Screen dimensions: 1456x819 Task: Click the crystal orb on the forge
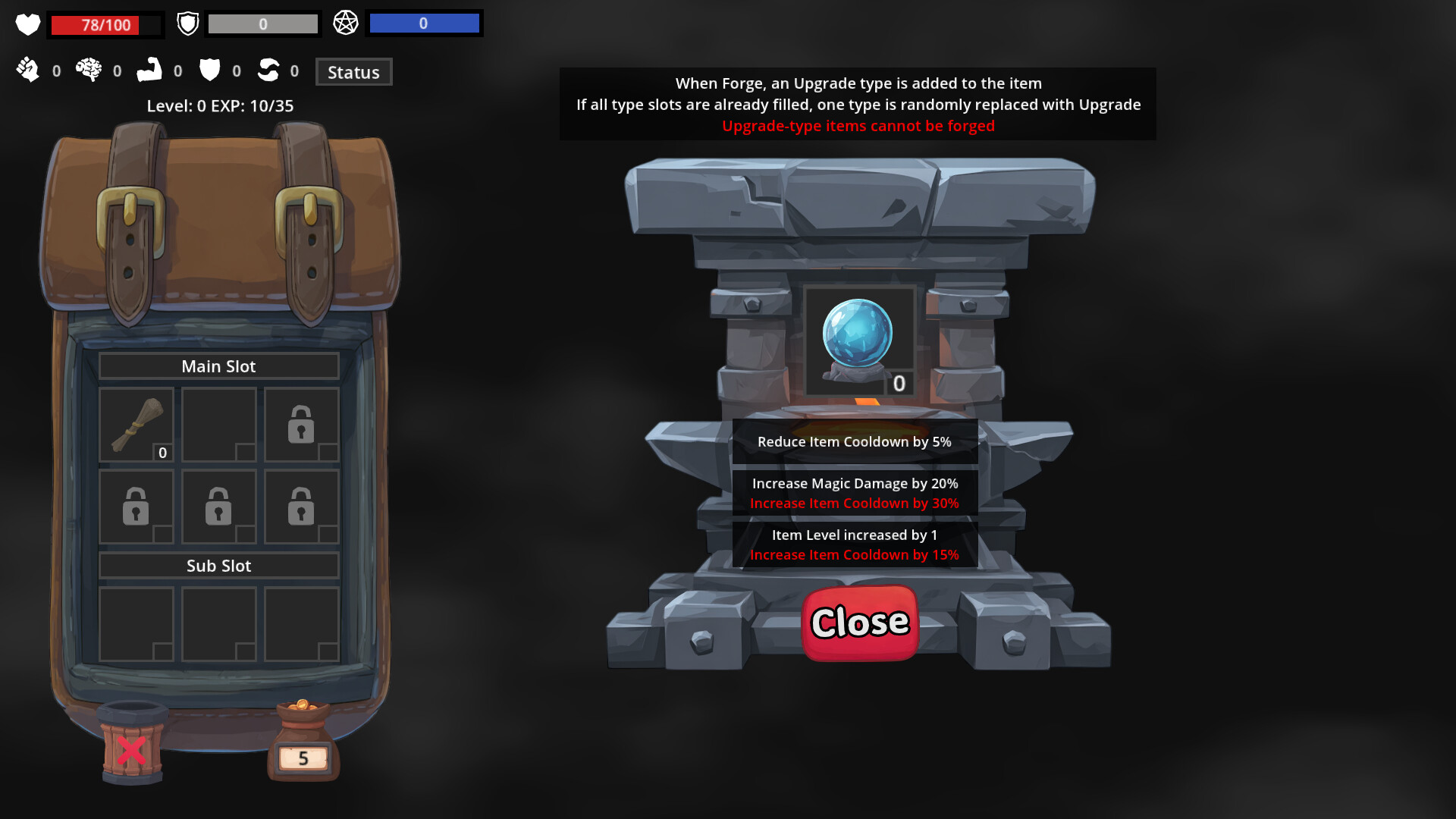(859, 334)
